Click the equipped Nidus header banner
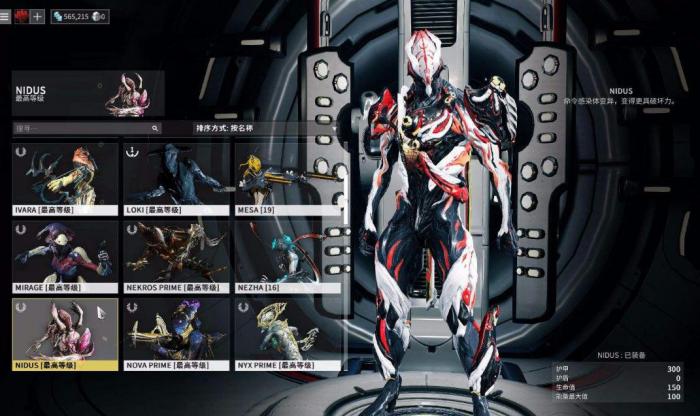 coord(88,93)
